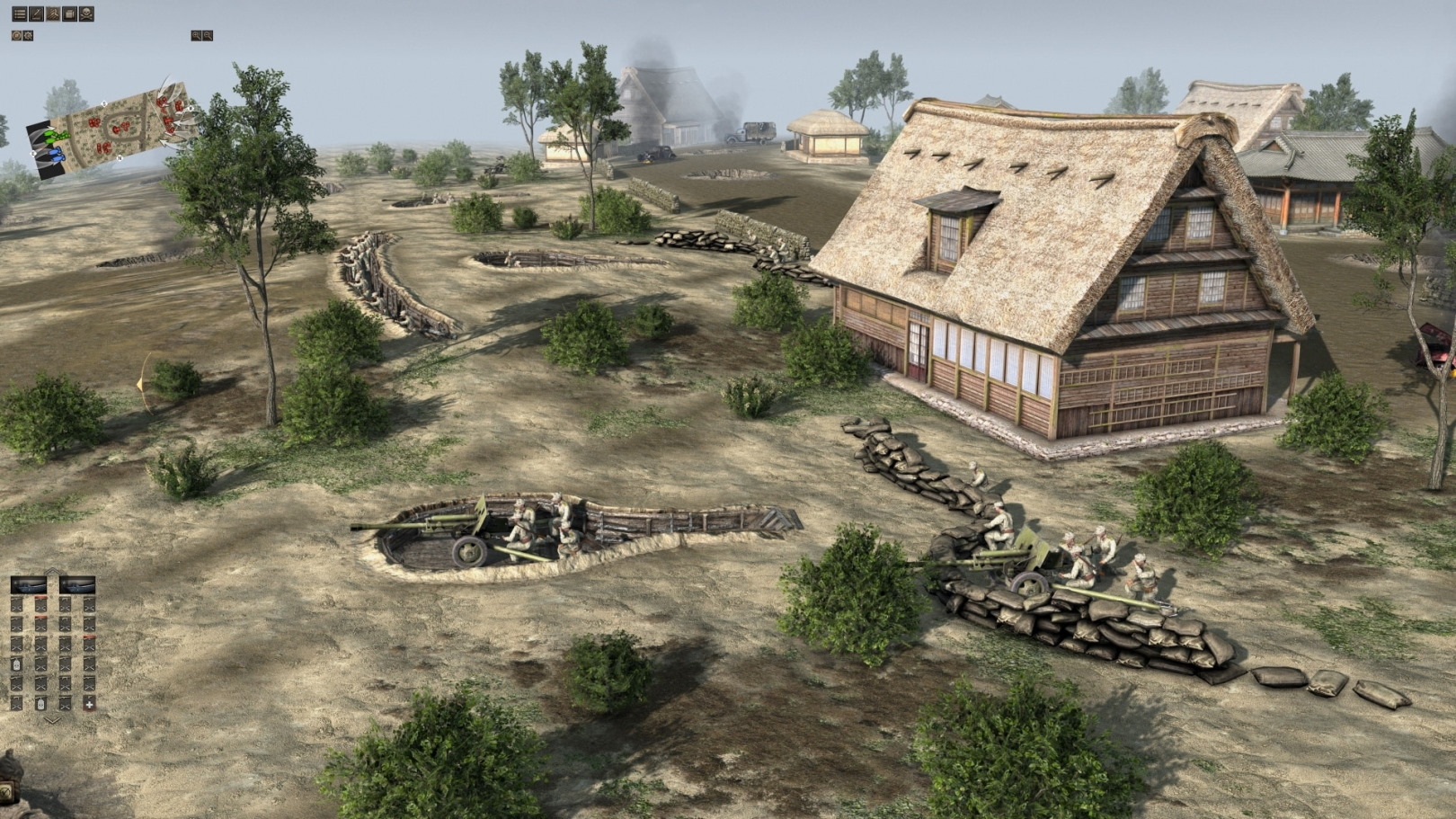Image resolution: width=1456 pixels, height=819 pixels.
Task: Click the round target icon button
Action: click(16, 35)
